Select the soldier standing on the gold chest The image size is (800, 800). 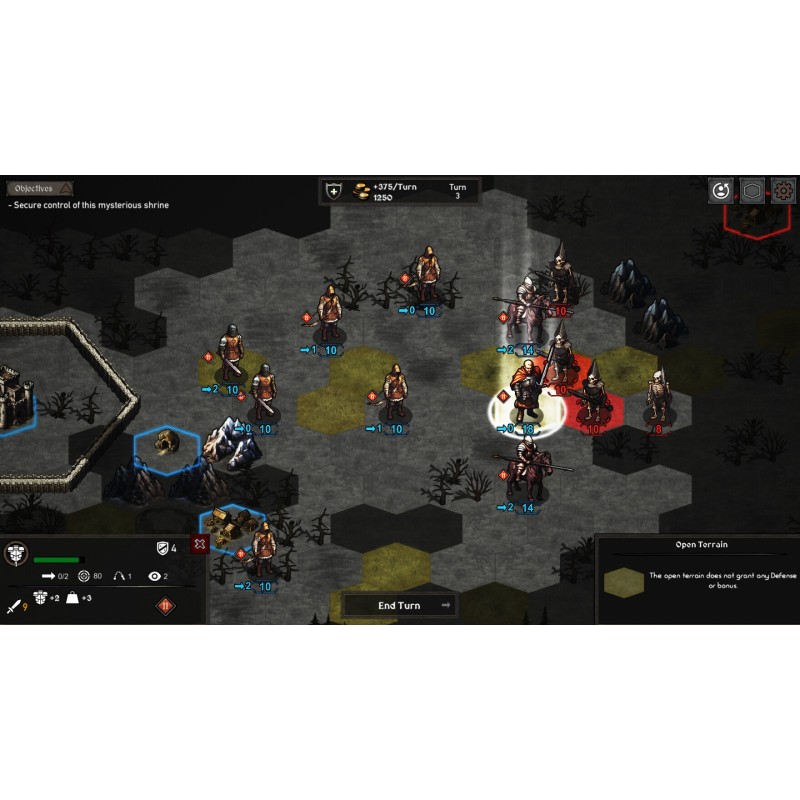point(263,550)
